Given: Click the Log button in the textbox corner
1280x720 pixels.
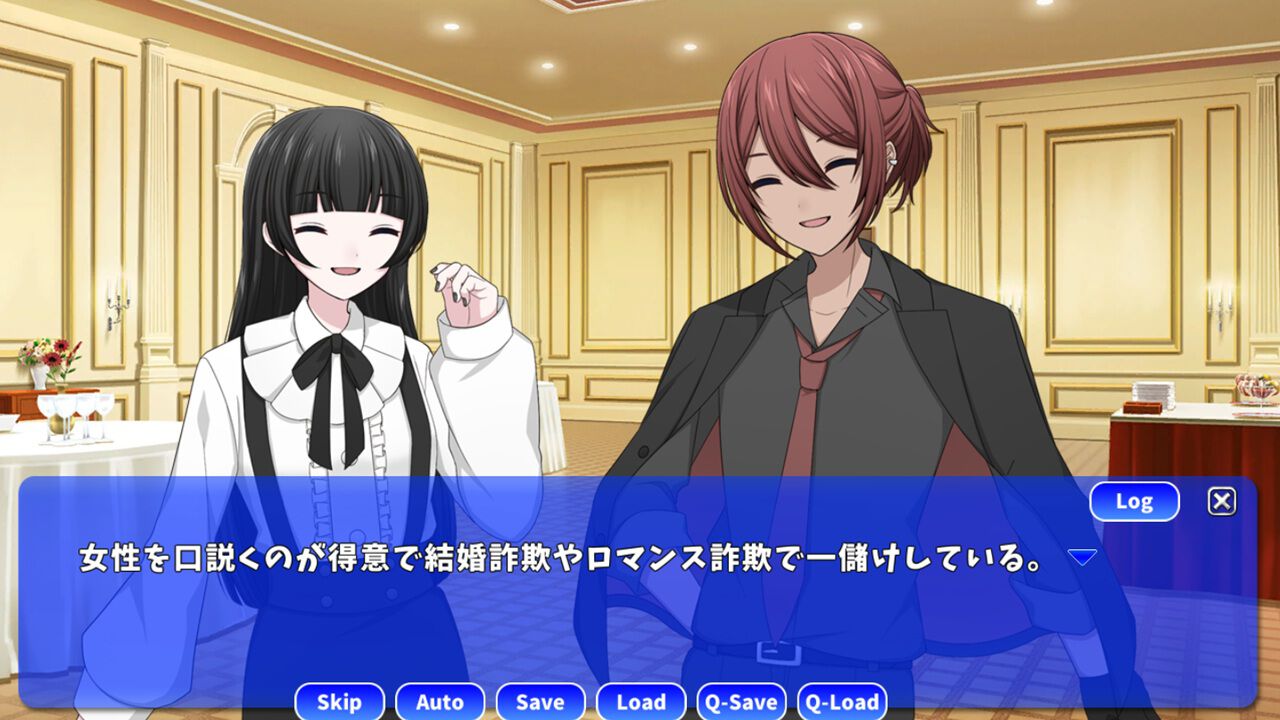Looking at the screenshot, I should tap(1135, 501).
